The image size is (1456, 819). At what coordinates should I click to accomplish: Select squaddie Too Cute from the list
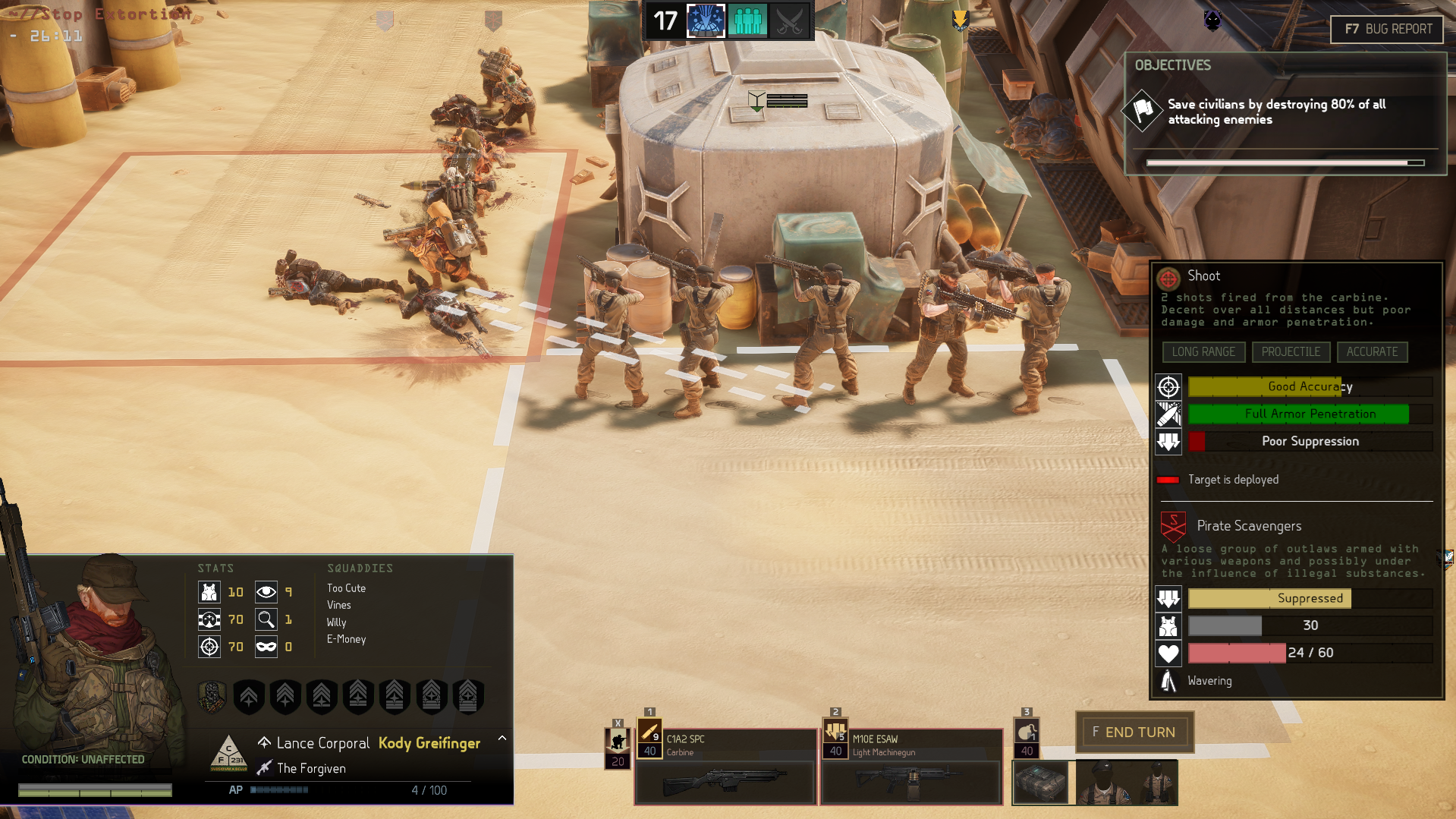pos(346,588)
